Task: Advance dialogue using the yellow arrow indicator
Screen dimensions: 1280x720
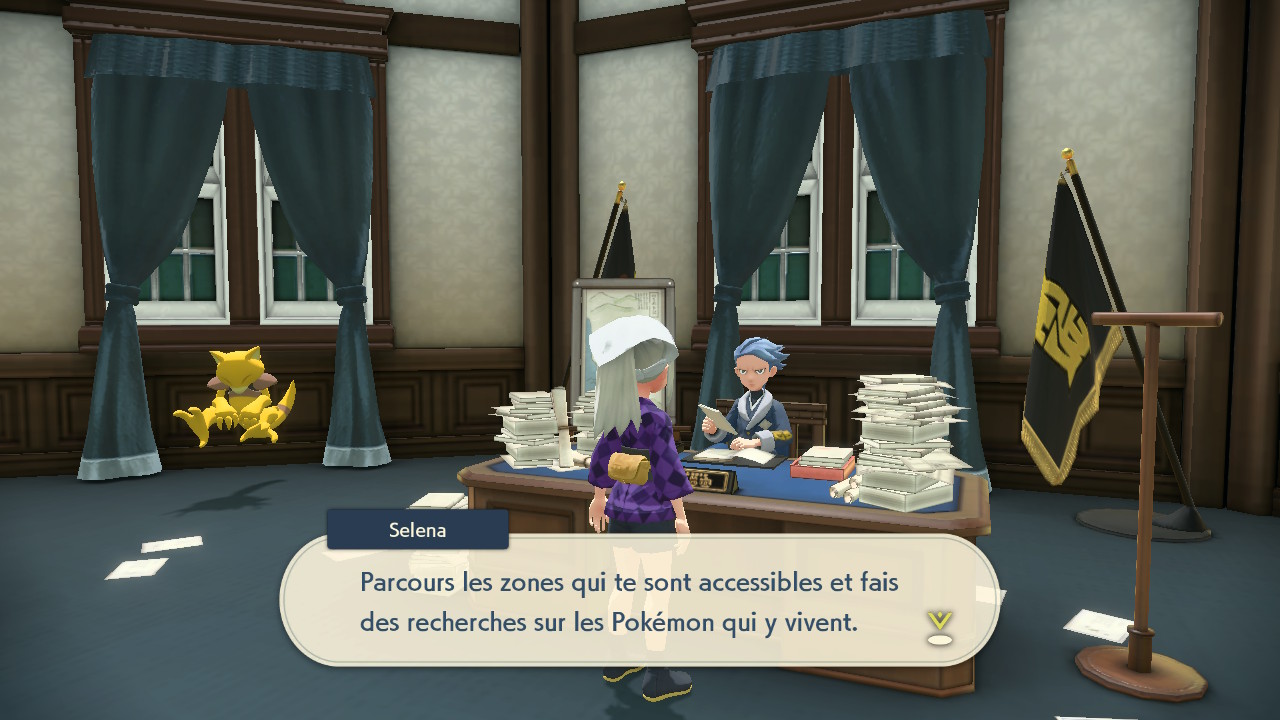Action: (x=938, y=626)
